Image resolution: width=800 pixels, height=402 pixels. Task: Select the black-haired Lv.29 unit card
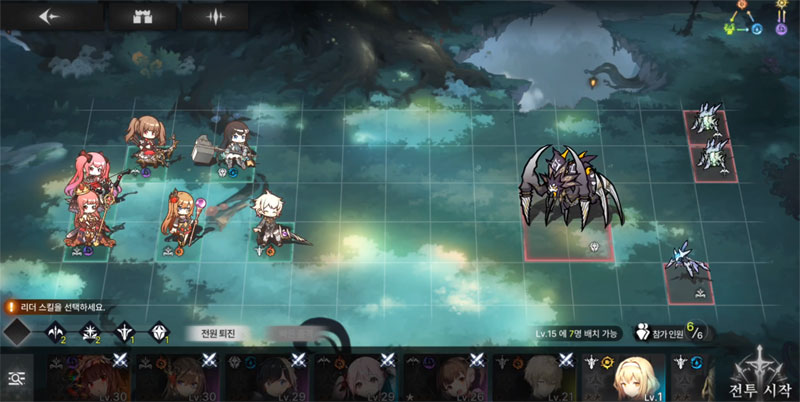[264, 376]
